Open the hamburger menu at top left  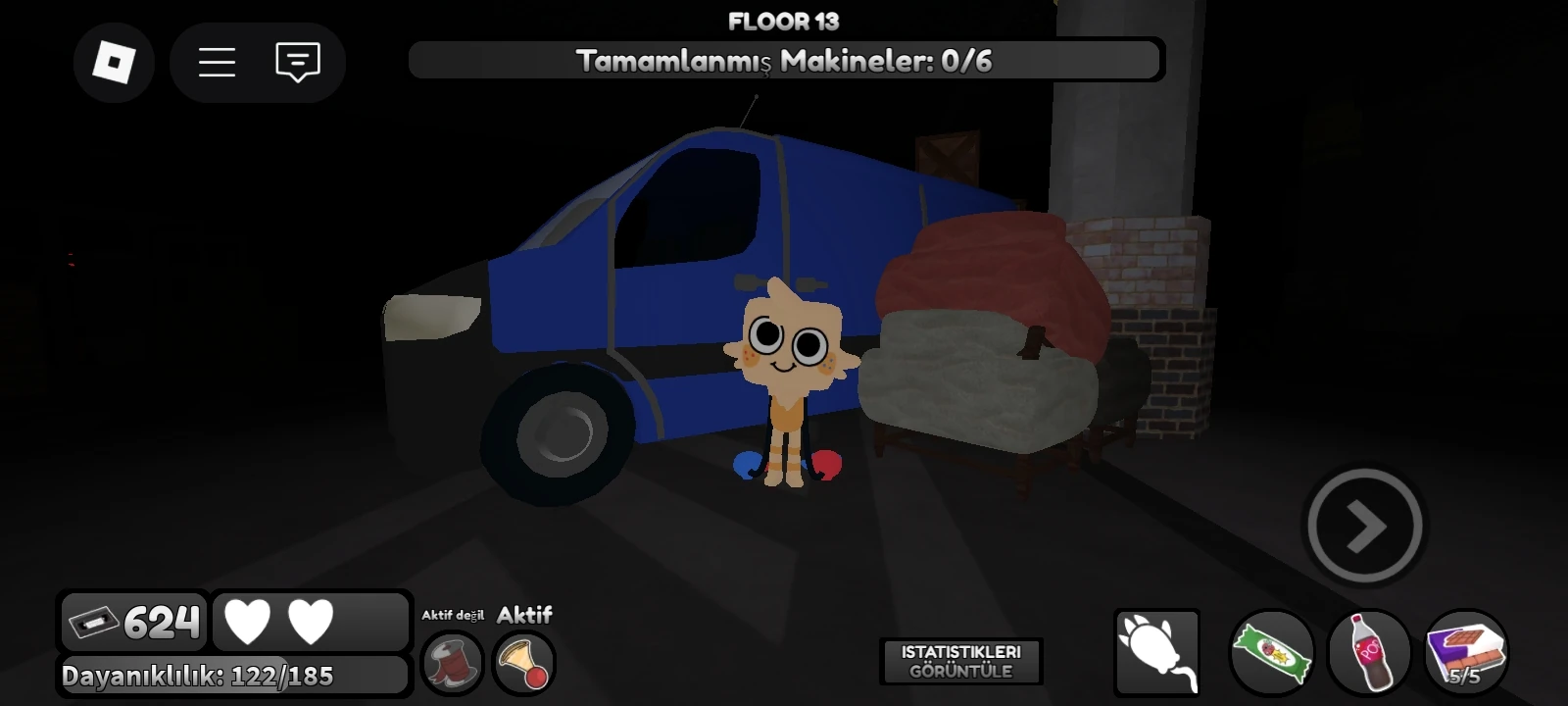point(216,62)
